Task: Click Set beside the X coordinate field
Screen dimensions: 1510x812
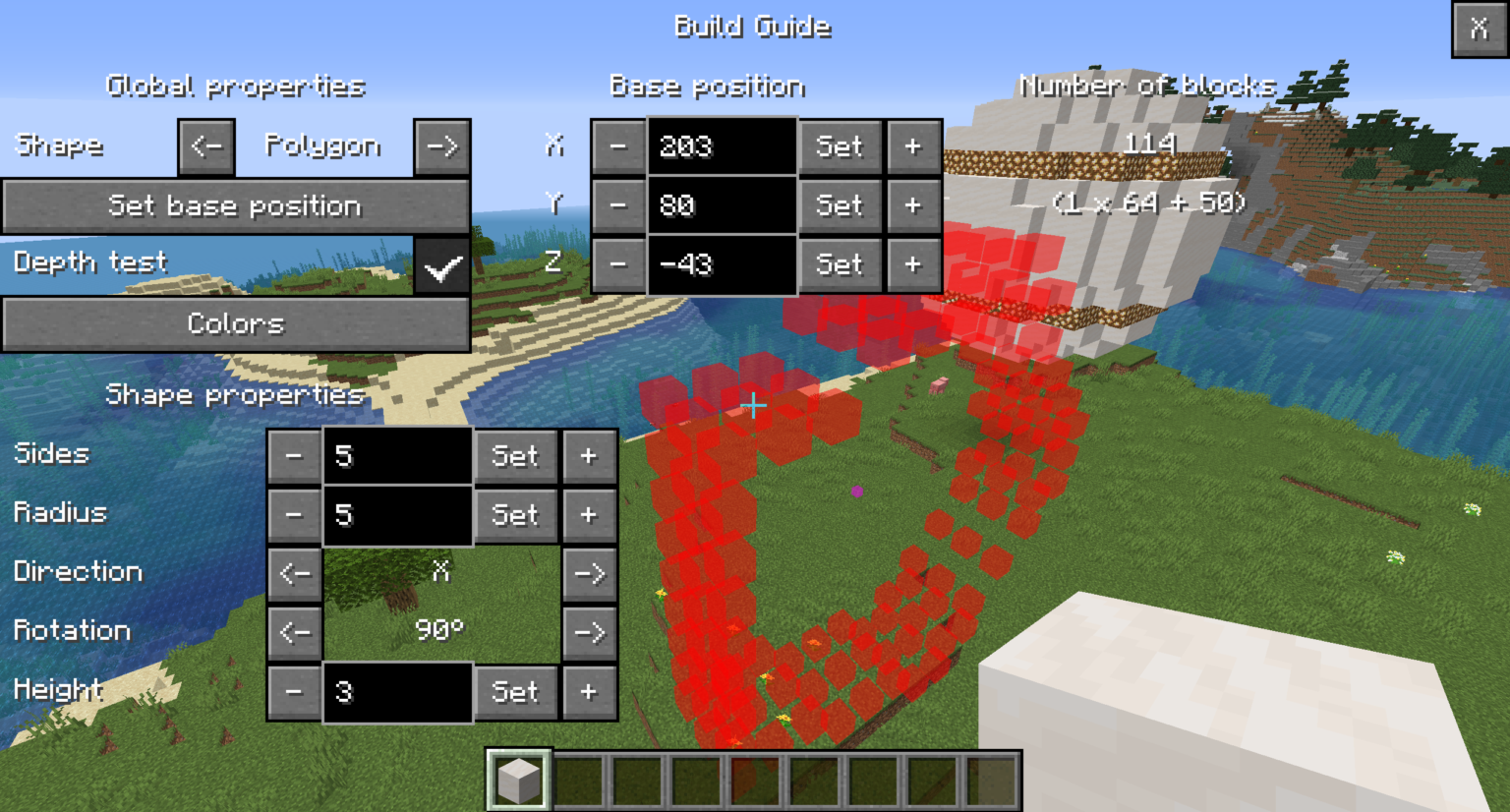Action: point(840,145)
